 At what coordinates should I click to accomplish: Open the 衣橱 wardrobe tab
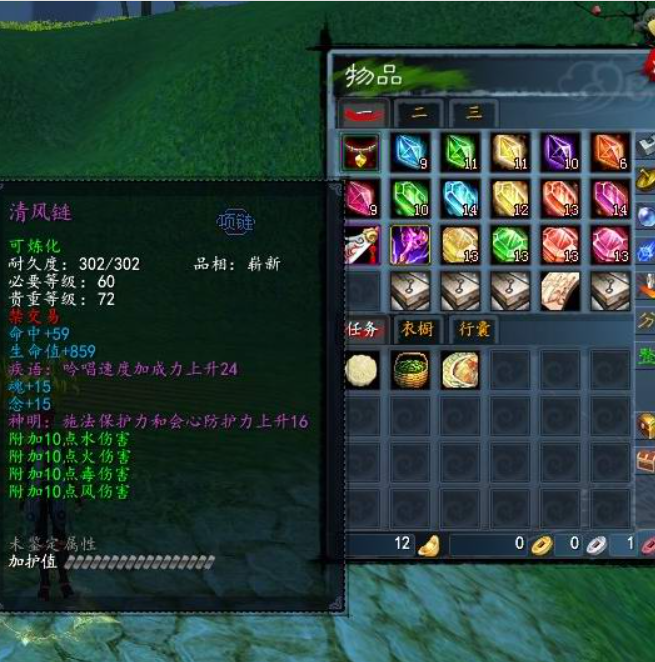coord(420,329)
